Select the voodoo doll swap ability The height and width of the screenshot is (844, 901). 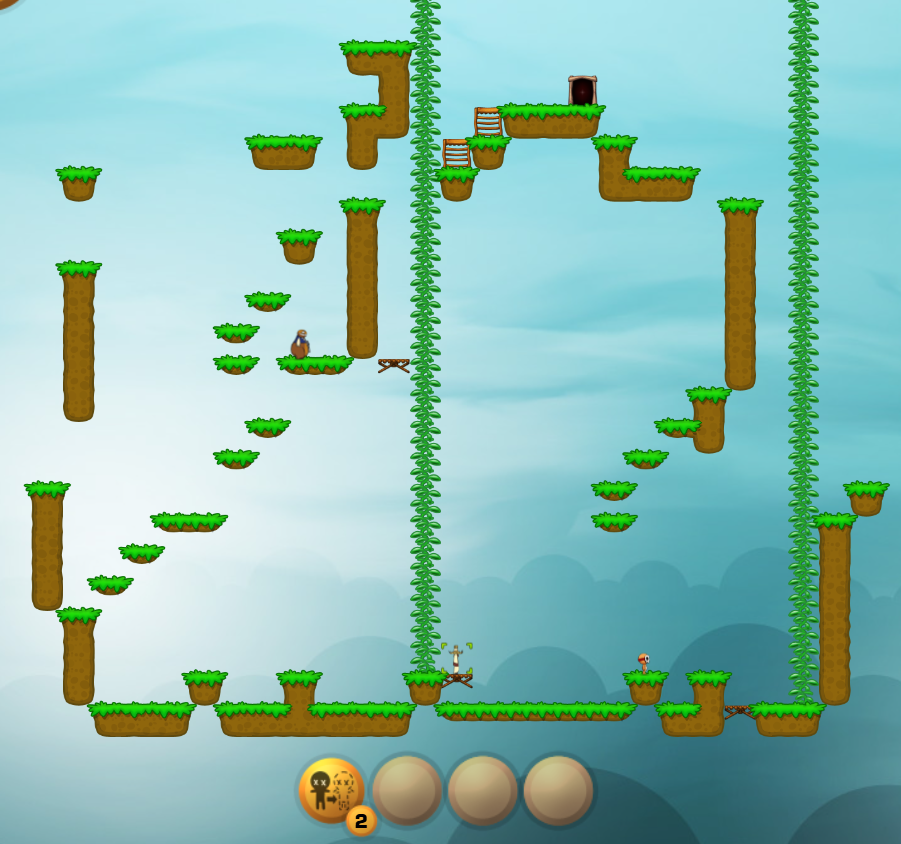[x=331, y=789]
